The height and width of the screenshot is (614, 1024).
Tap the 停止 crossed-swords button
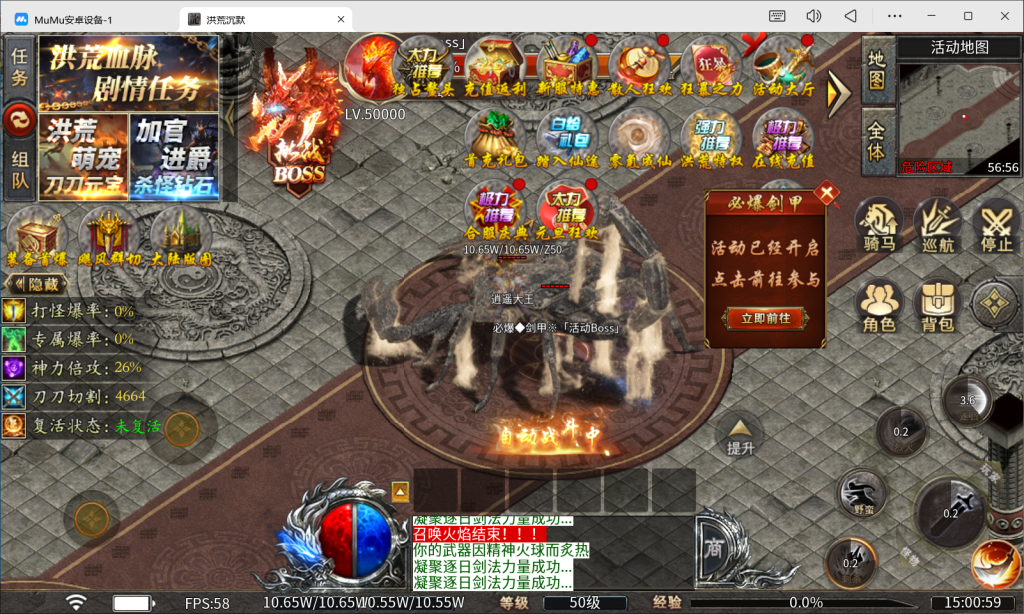995,224
